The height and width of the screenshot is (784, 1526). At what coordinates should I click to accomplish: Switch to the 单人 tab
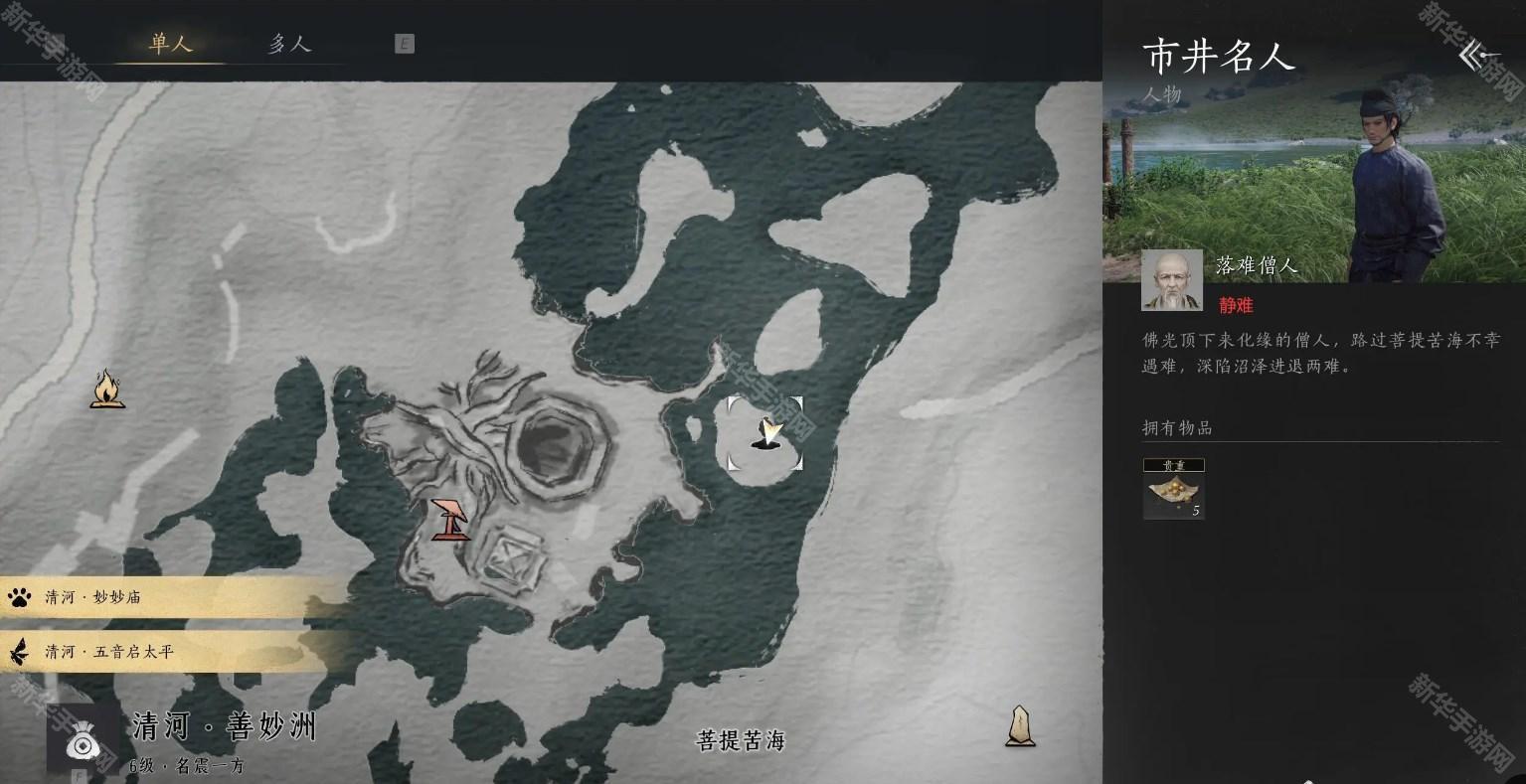click(170, 44)
